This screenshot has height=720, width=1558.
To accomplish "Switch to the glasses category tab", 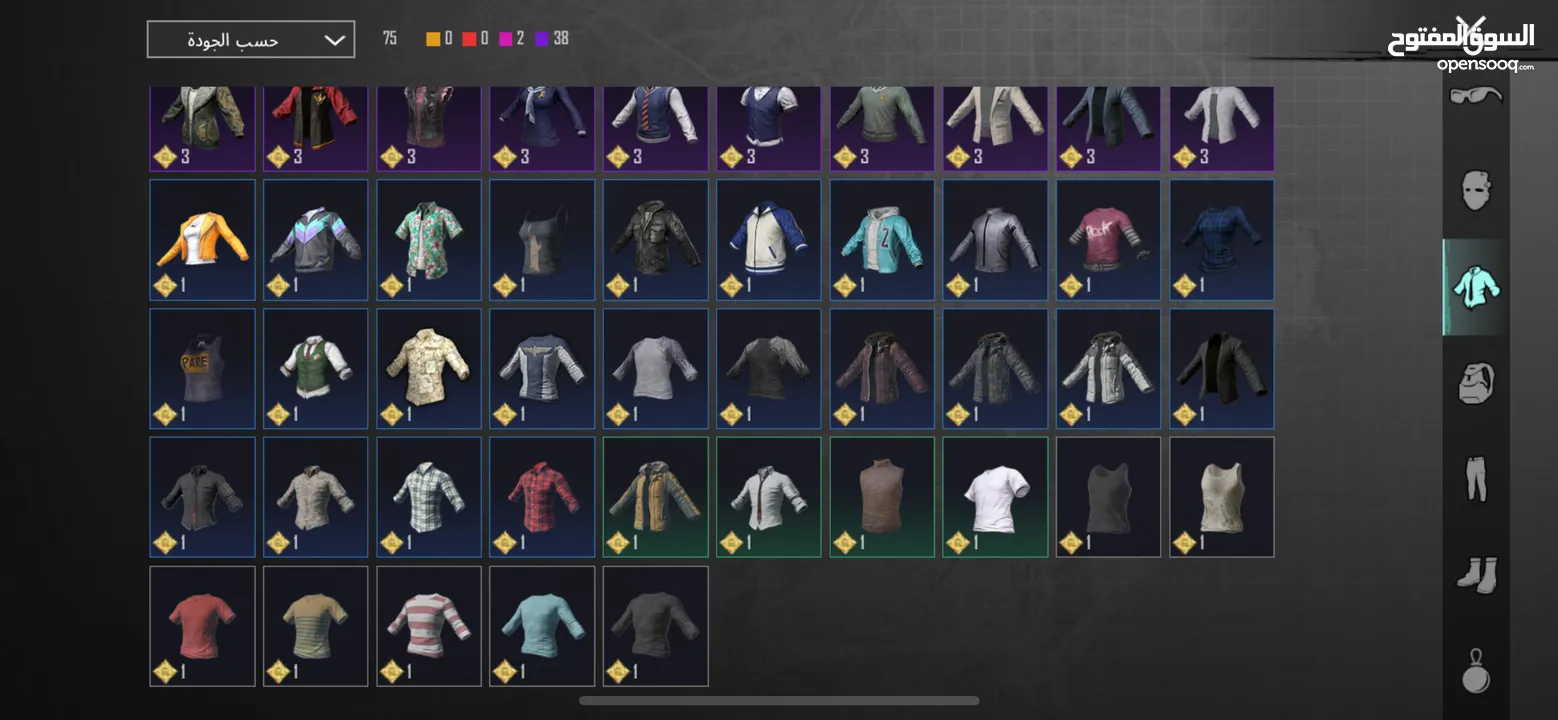I will tap(1476, 96).
